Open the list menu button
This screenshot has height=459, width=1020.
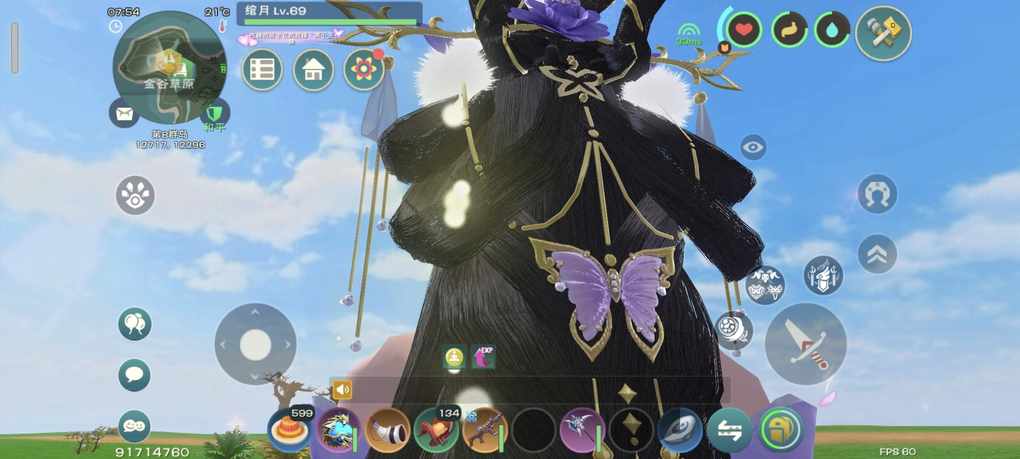[x=262, y=70]
